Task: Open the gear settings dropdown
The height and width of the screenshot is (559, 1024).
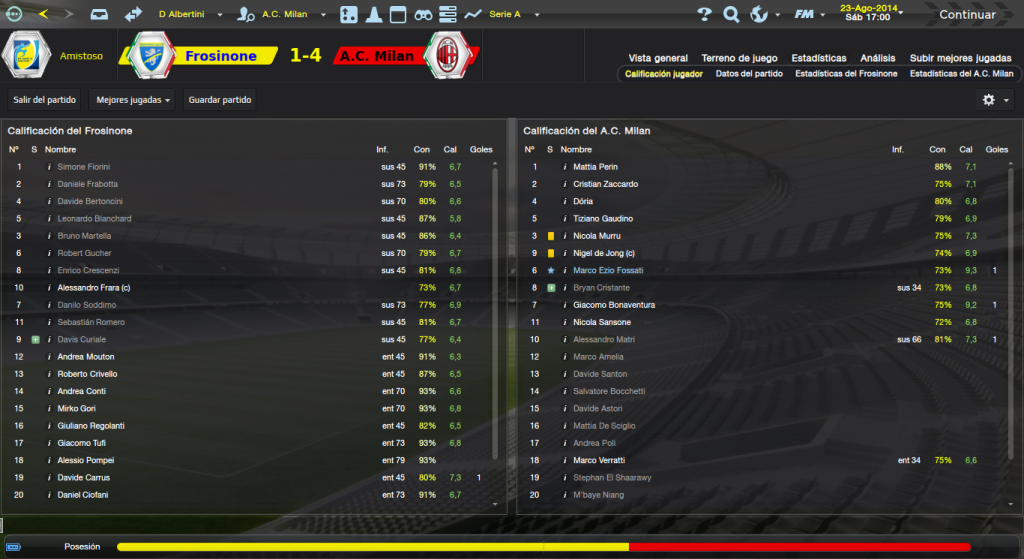Action: [994, 100]
